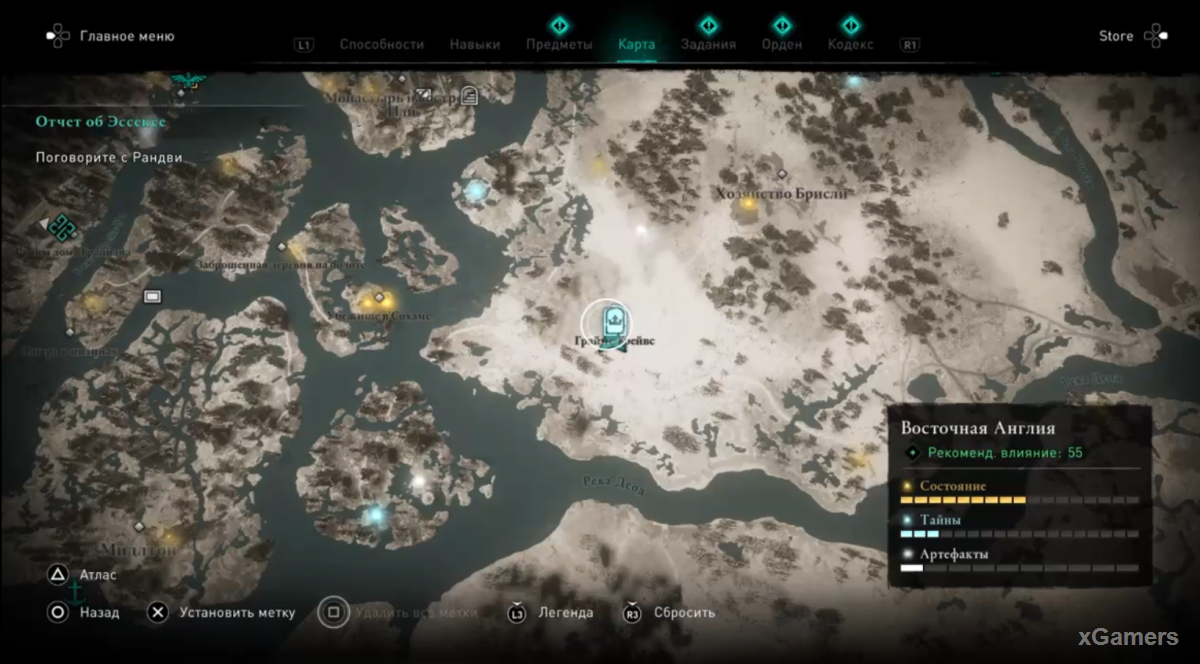The height and width of the screenshot is (664, 1200).
Task: Select the Предметы tab
Action: click(559, 44)
